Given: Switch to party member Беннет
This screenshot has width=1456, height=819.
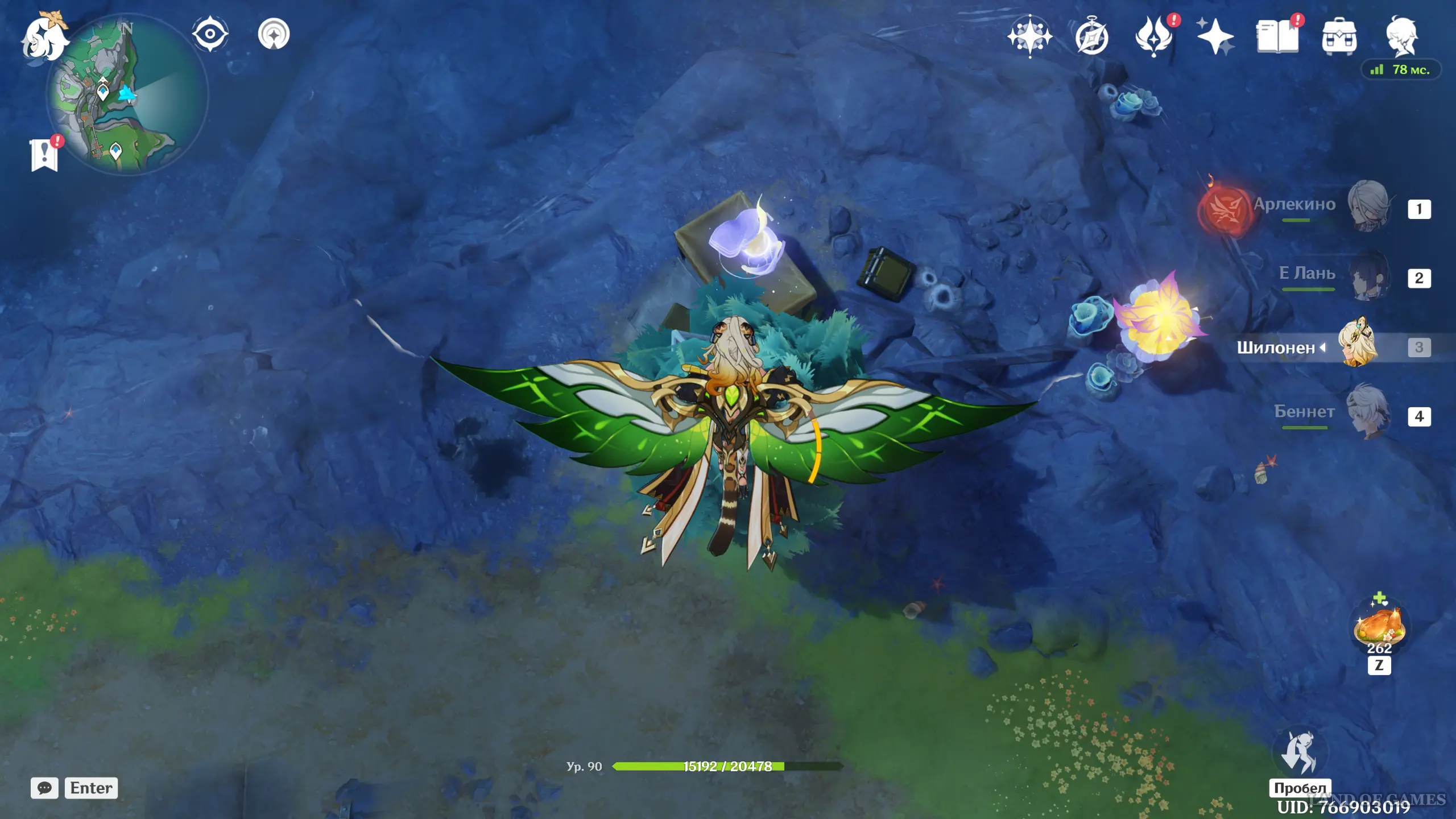Looking at the screenshot, I should tap(1368, 414).
